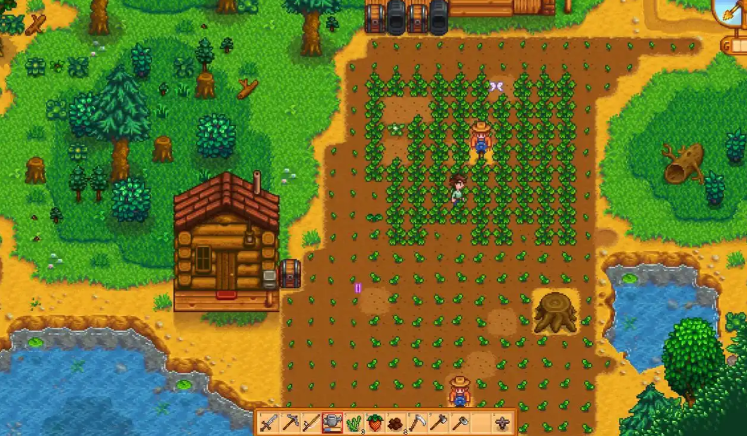Click the dark gray item in last slot
The width and height of the screenshot is (747, 436).
[503, 423]
